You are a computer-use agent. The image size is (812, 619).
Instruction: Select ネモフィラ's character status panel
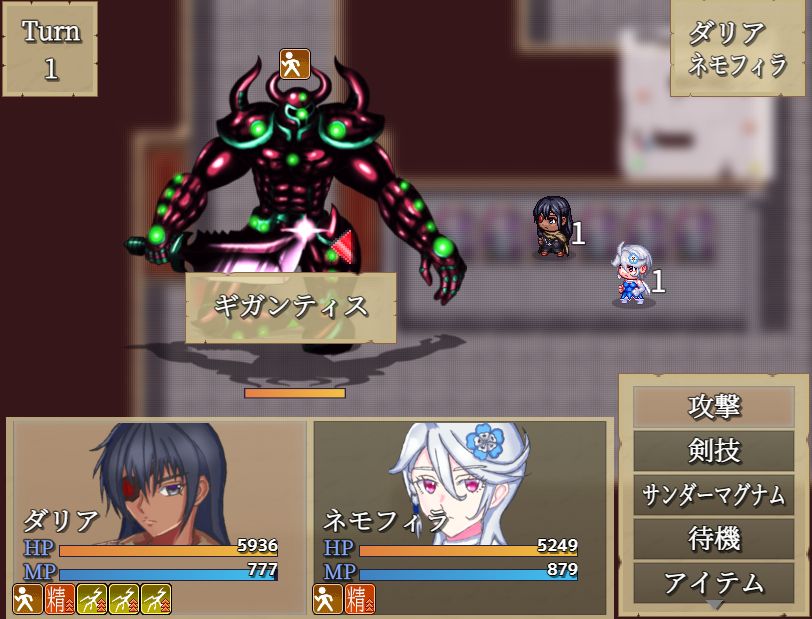[x=460, y=516]
